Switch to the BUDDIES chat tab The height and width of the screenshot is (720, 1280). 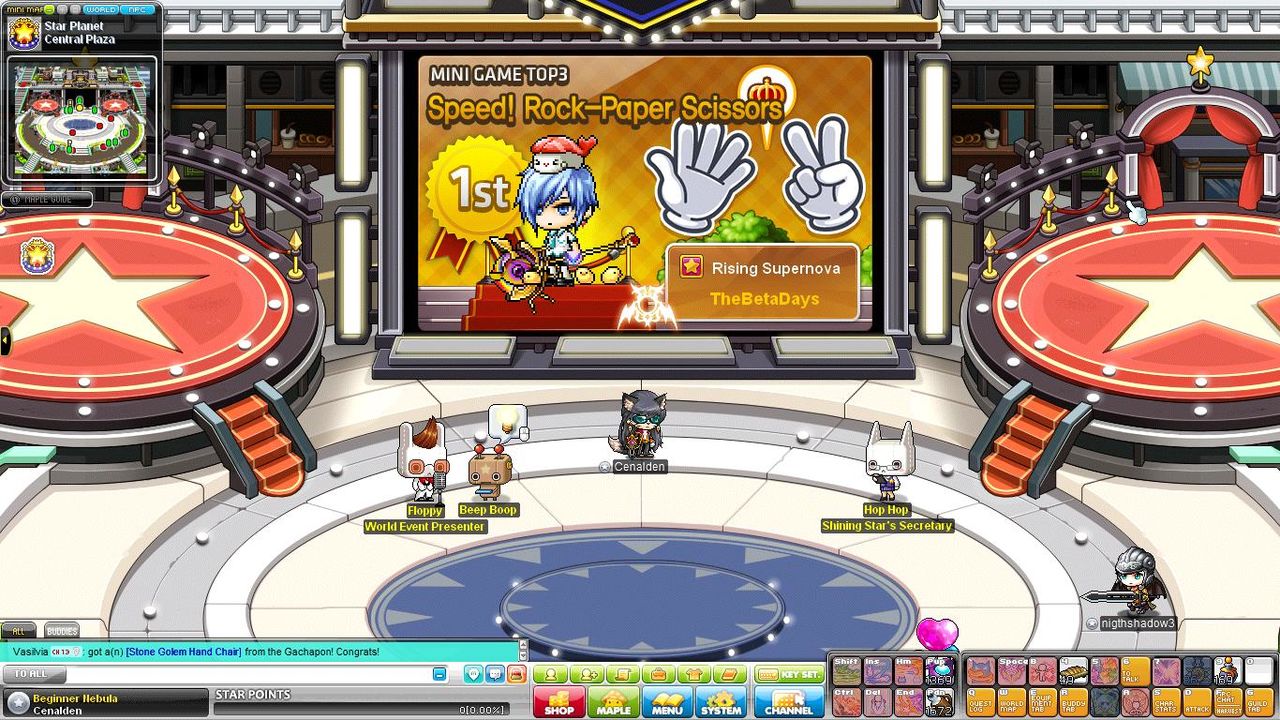pyautogui.click(x=62, y=631)
